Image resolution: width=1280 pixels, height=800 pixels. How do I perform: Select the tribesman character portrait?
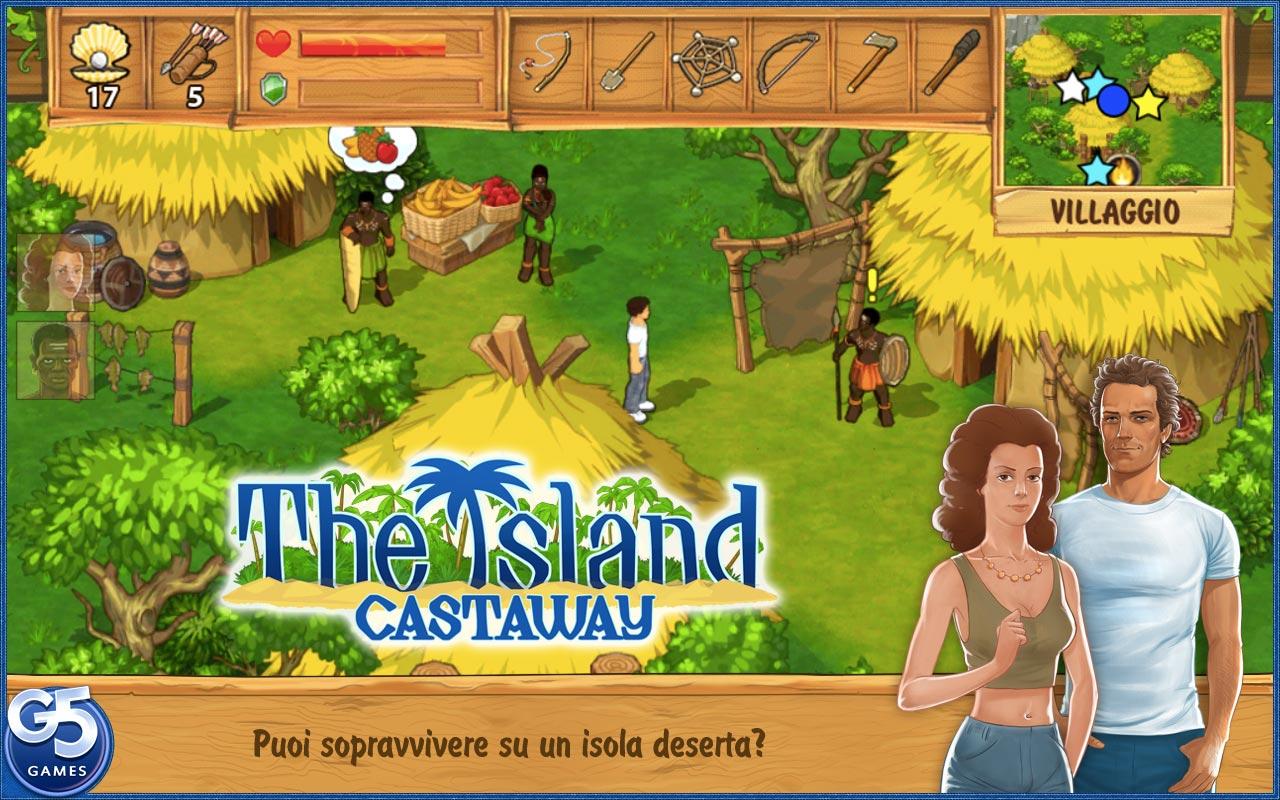click(54, 360)
